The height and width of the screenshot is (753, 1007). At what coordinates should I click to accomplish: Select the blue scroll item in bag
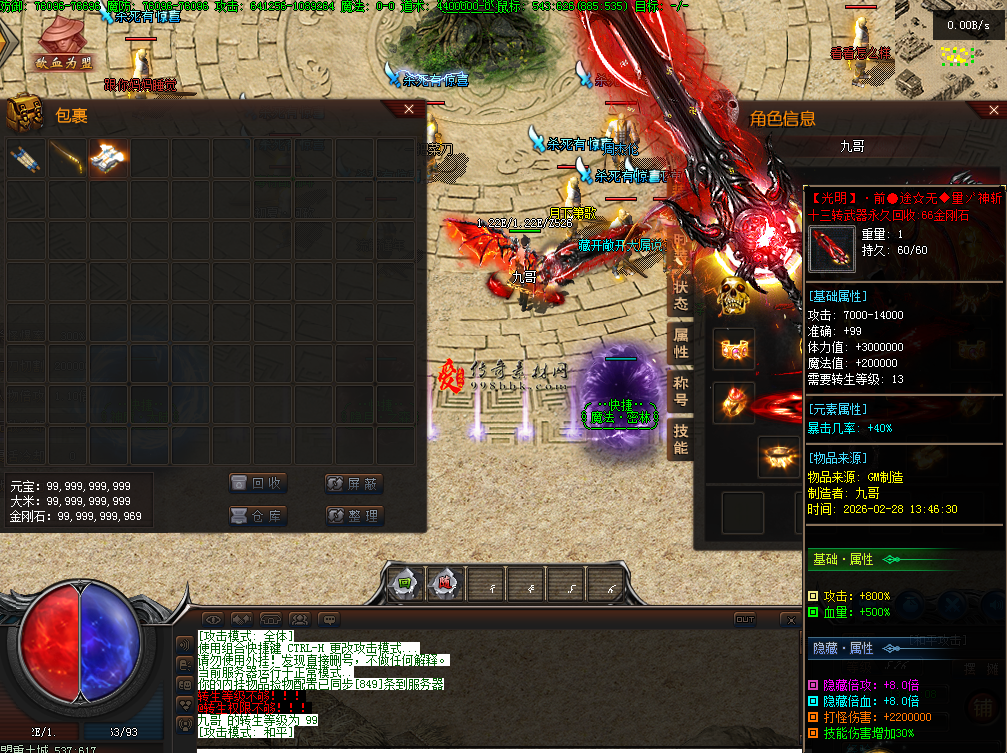point(25,158)
